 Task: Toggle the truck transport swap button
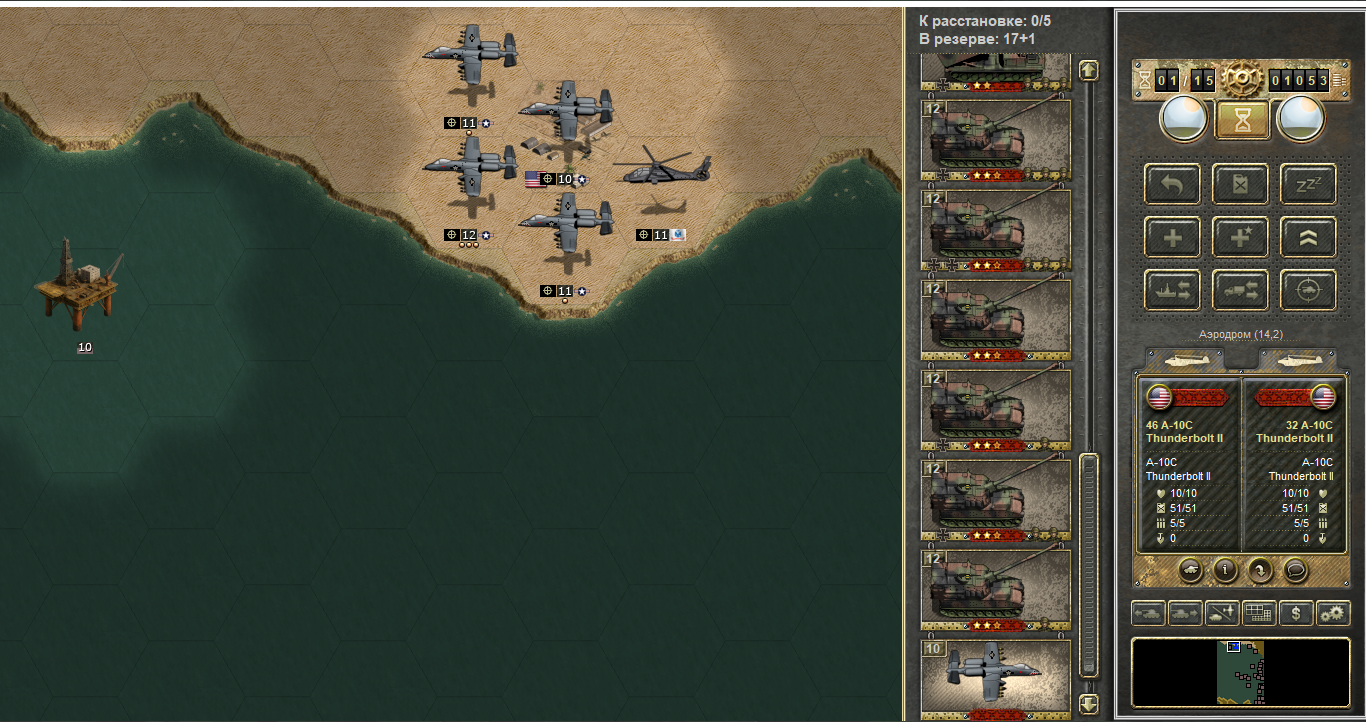pyautogui.click(x=1240, y=290)
